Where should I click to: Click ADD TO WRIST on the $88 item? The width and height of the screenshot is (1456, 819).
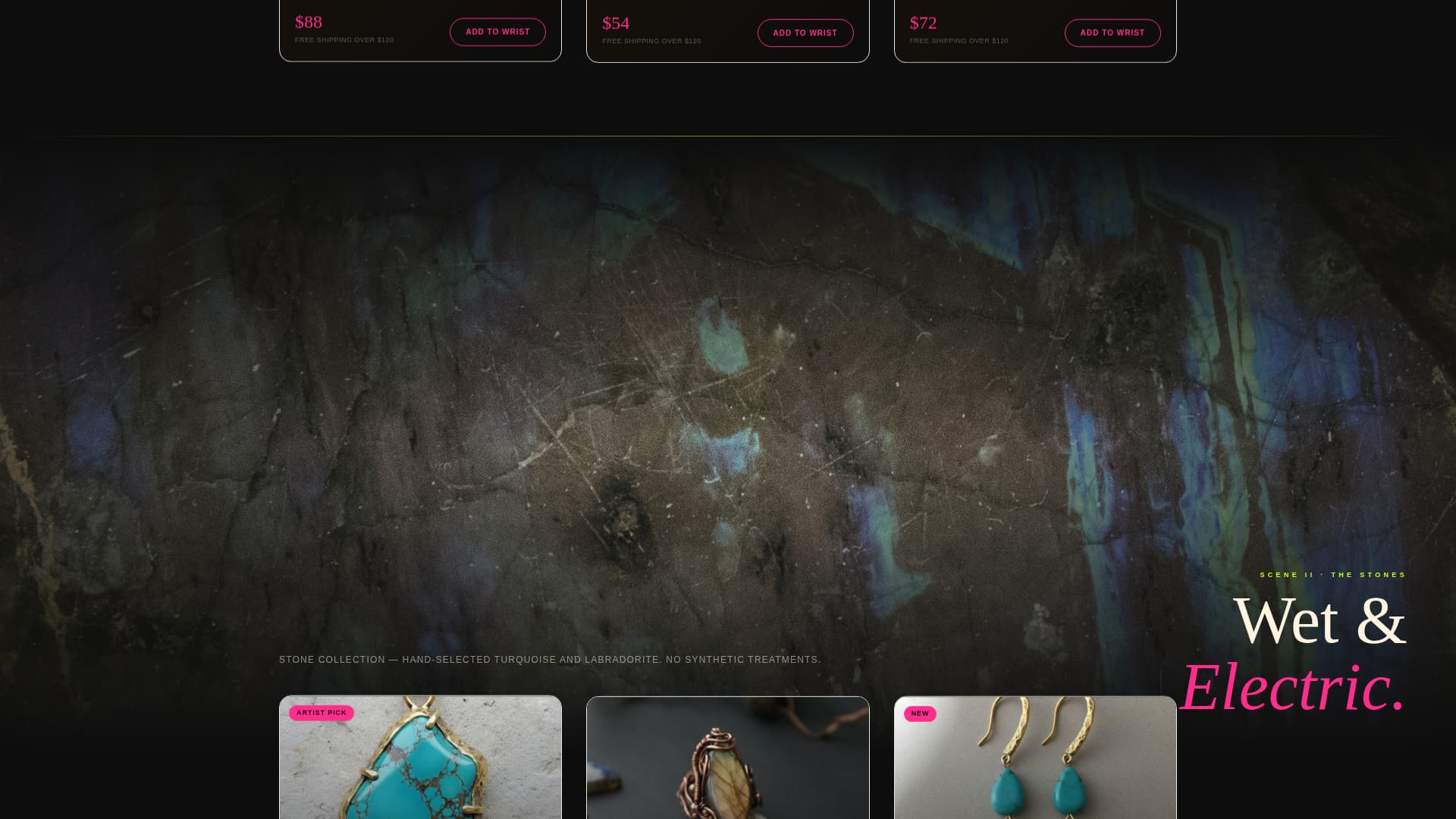(497, 32)
